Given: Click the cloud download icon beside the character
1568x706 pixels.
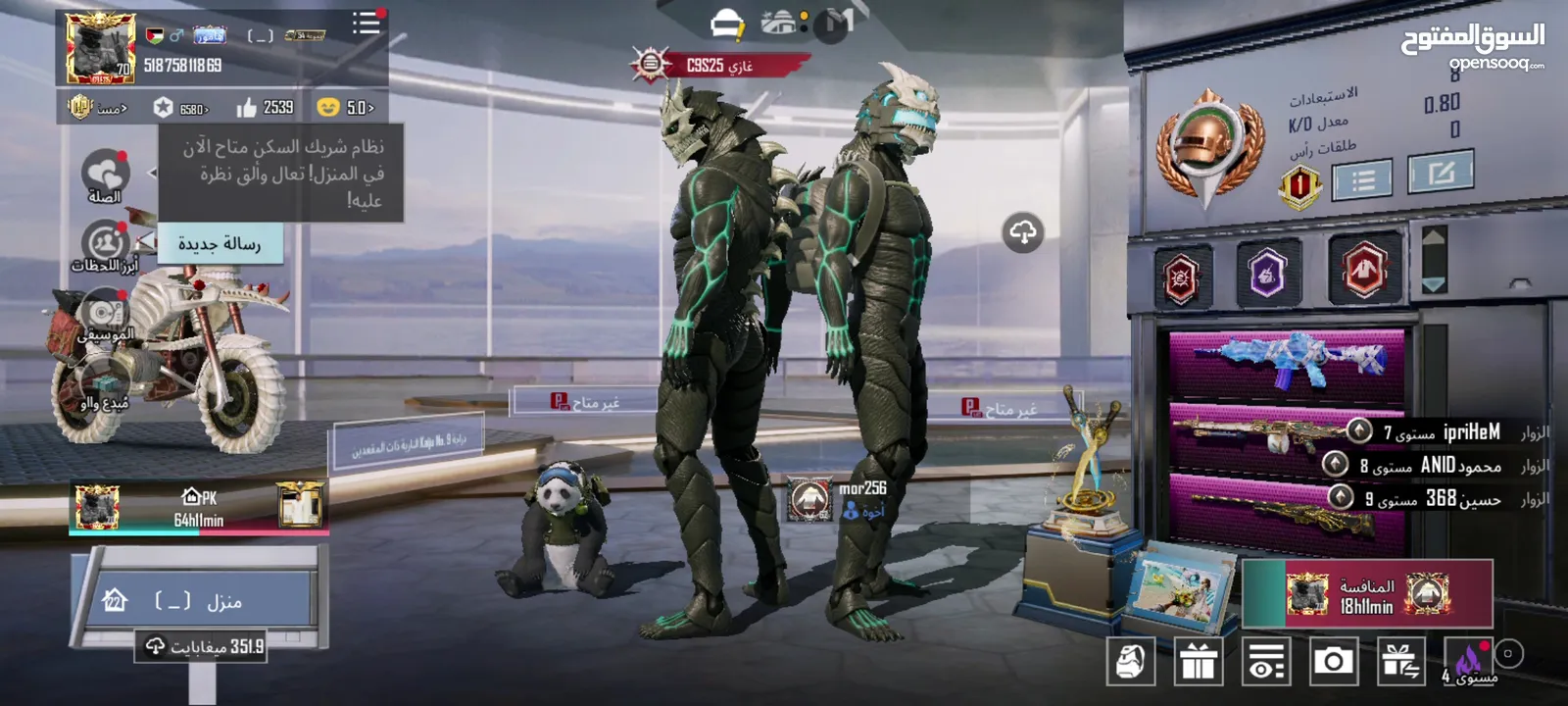Looking at the screenshot, I should click(1023, 232).
